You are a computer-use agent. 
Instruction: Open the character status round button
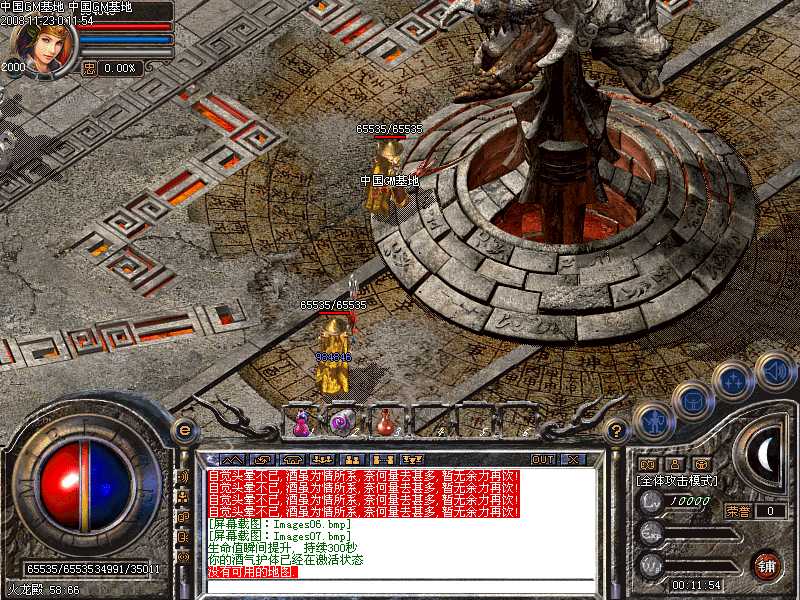652,420
